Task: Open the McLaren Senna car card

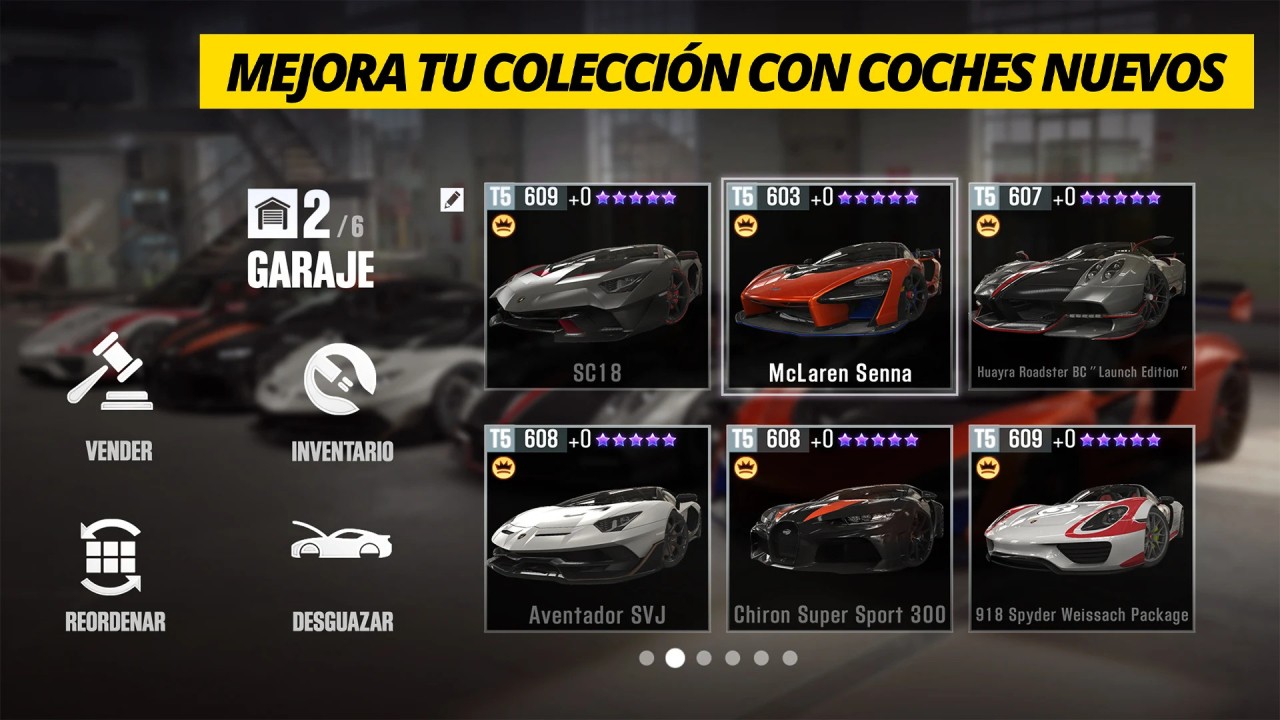Action: click(840, 290)
